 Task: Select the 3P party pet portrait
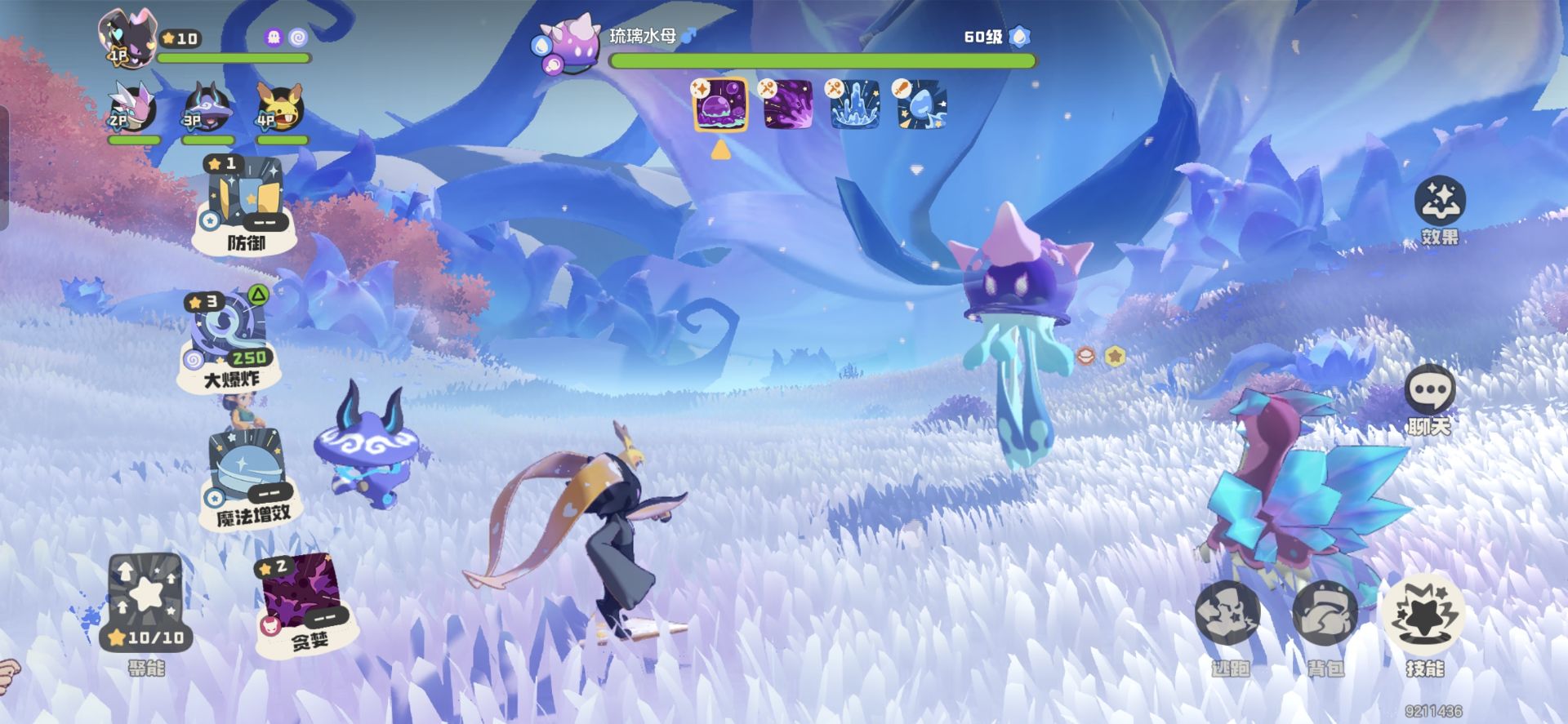(x=207, y=108)
